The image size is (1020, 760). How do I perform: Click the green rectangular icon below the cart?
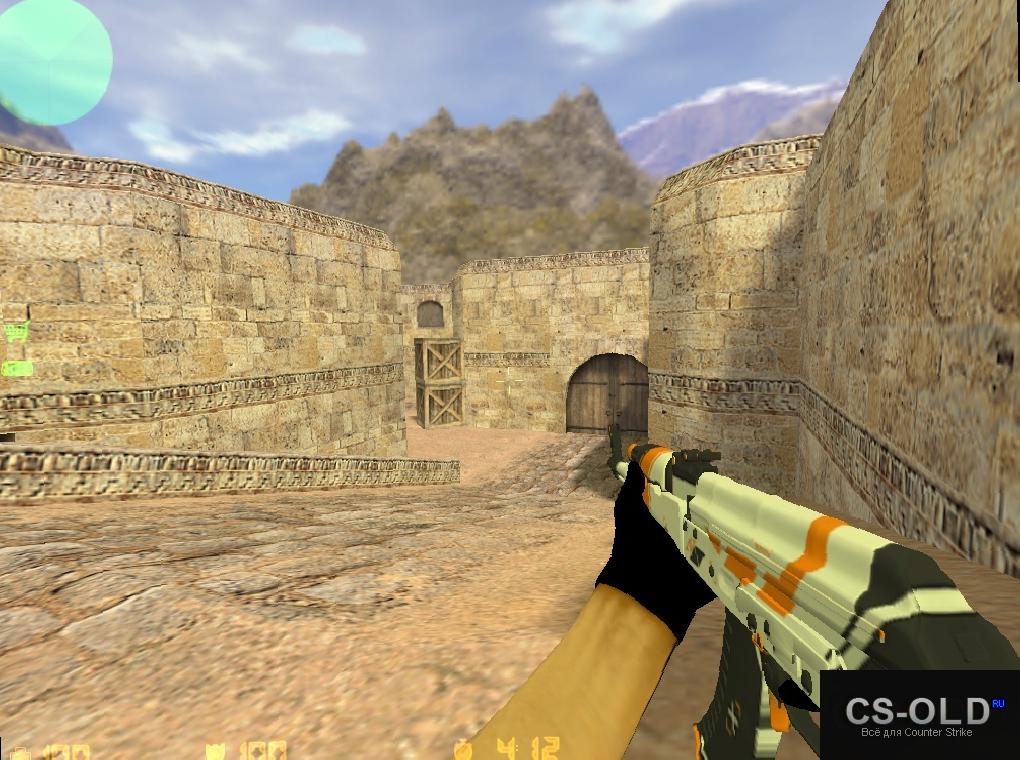pos(16,368)
